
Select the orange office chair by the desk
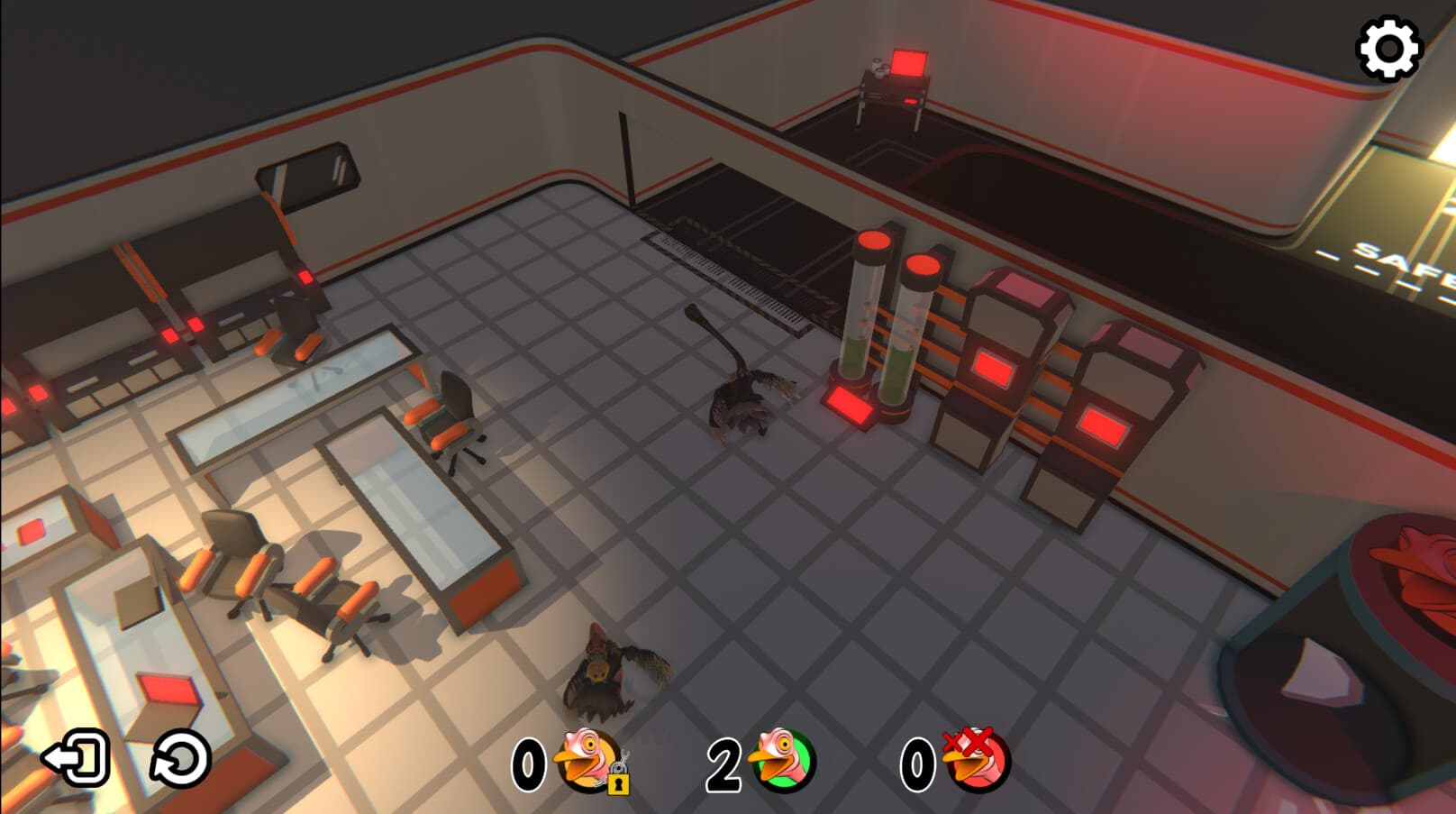click(448, 415)
